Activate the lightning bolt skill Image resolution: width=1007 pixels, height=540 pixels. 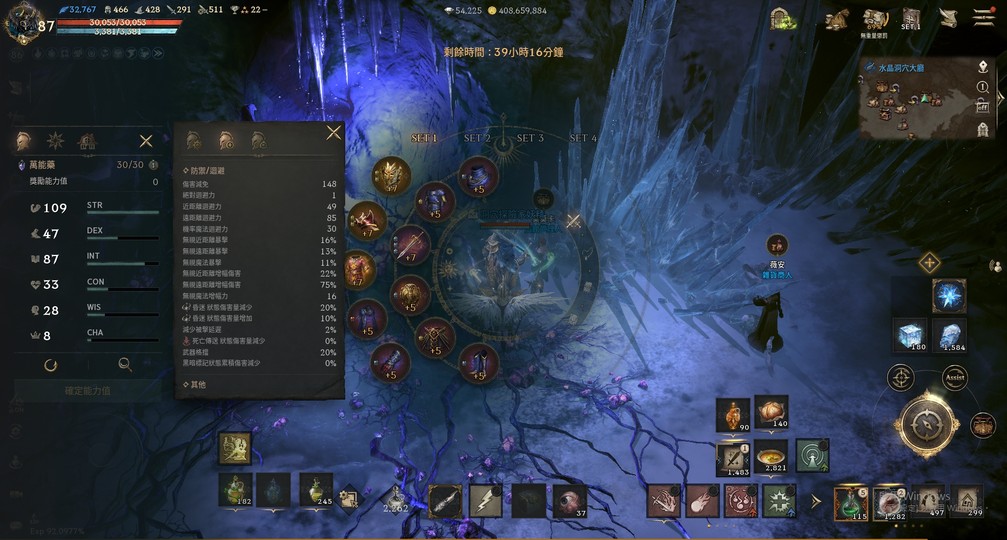coord(486,500)
